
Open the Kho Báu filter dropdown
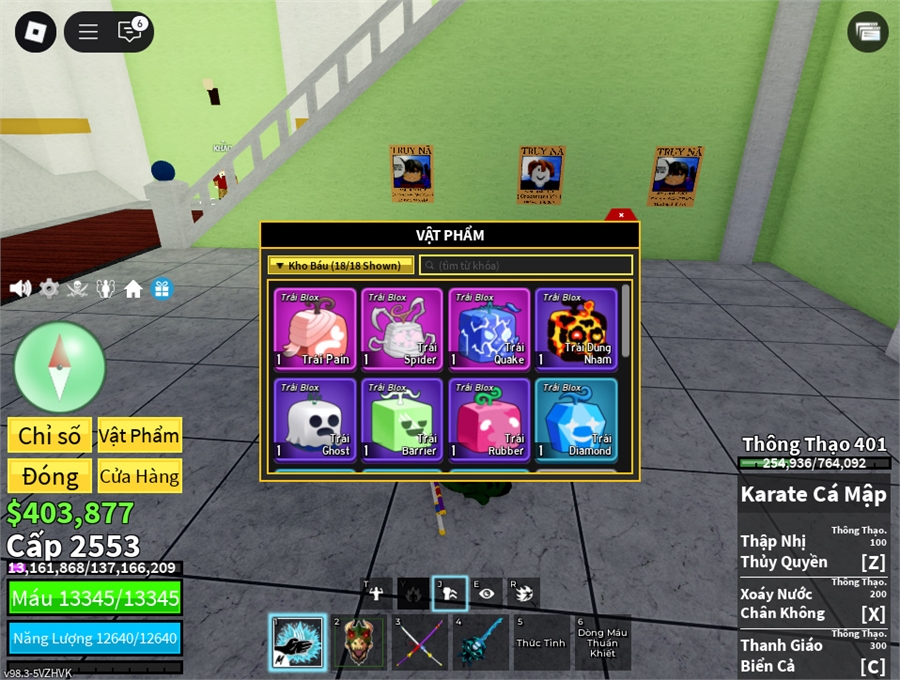[x=341, y=265]
